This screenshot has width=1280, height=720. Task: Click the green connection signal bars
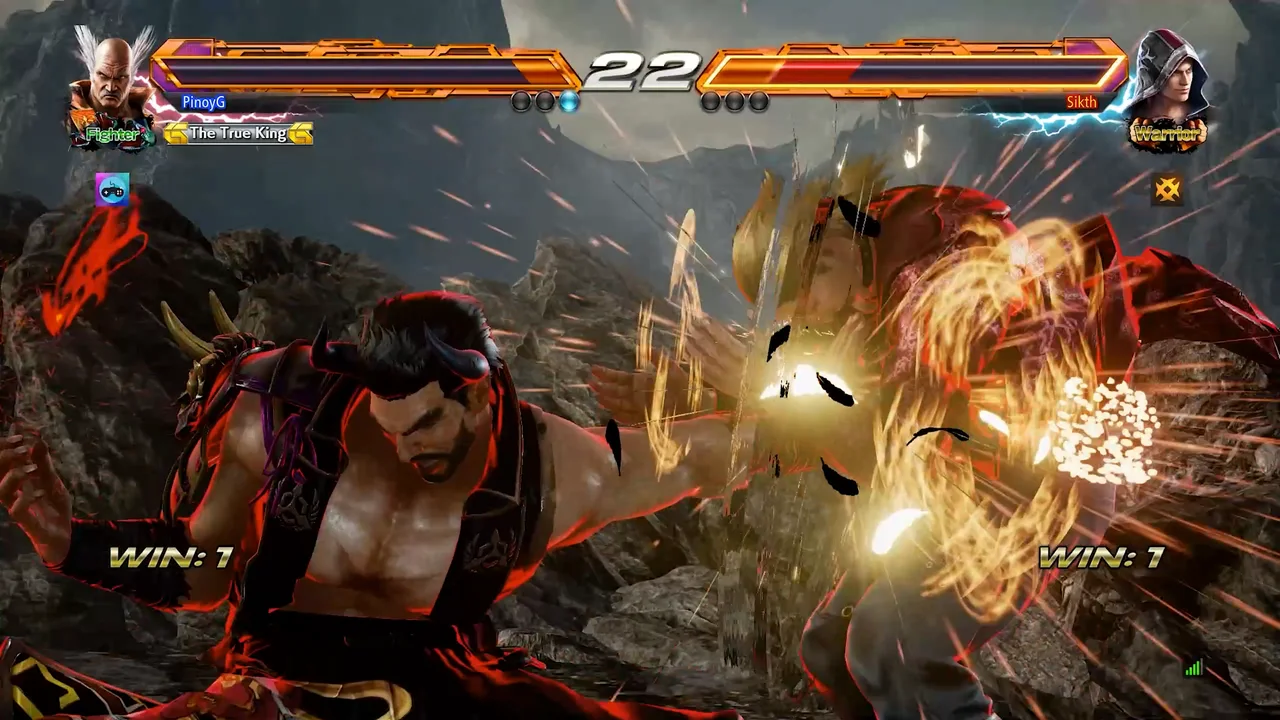1193,668
